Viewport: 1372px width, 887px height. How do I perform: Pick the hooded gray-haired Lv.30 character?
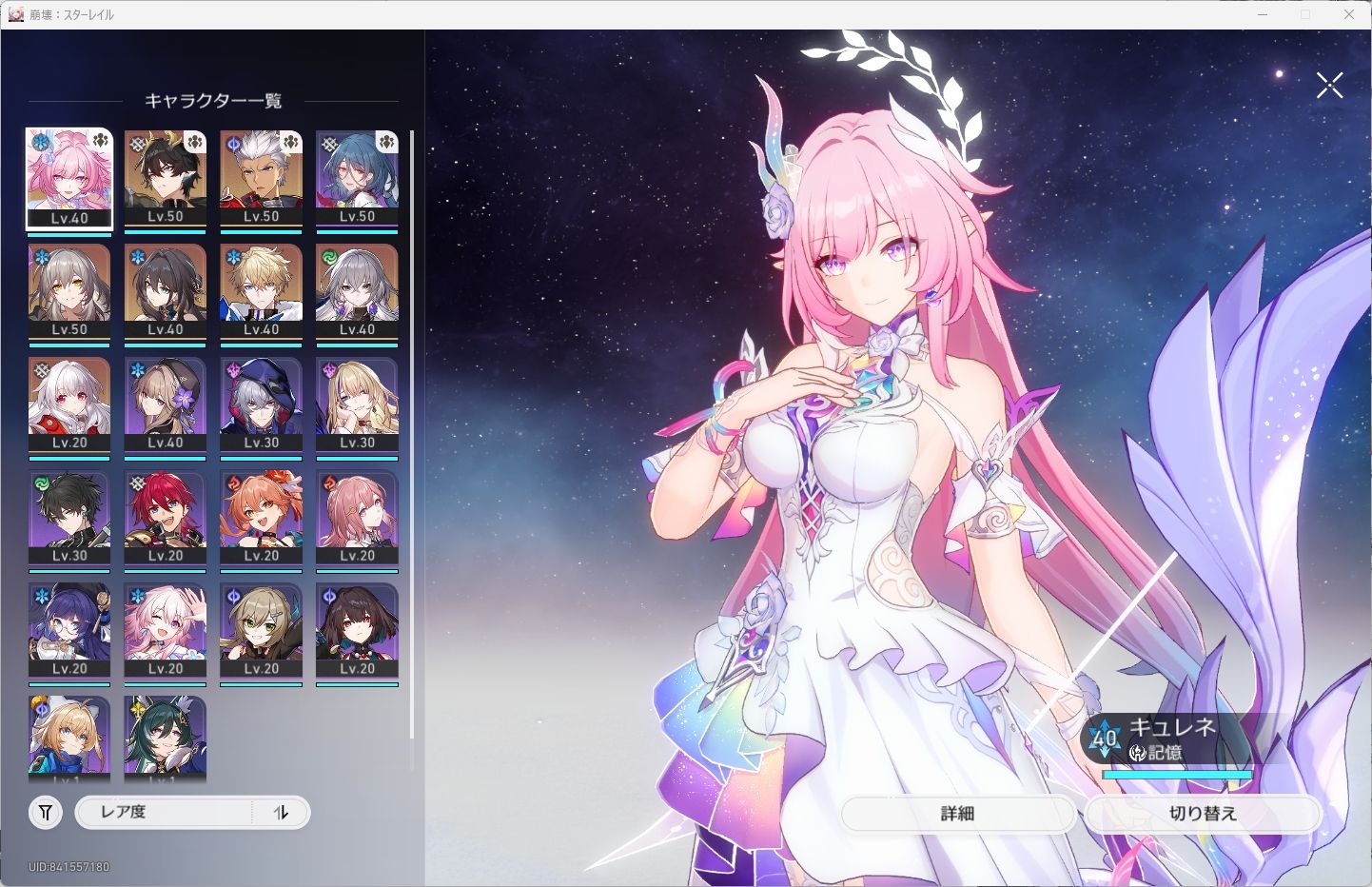point(262,405)
